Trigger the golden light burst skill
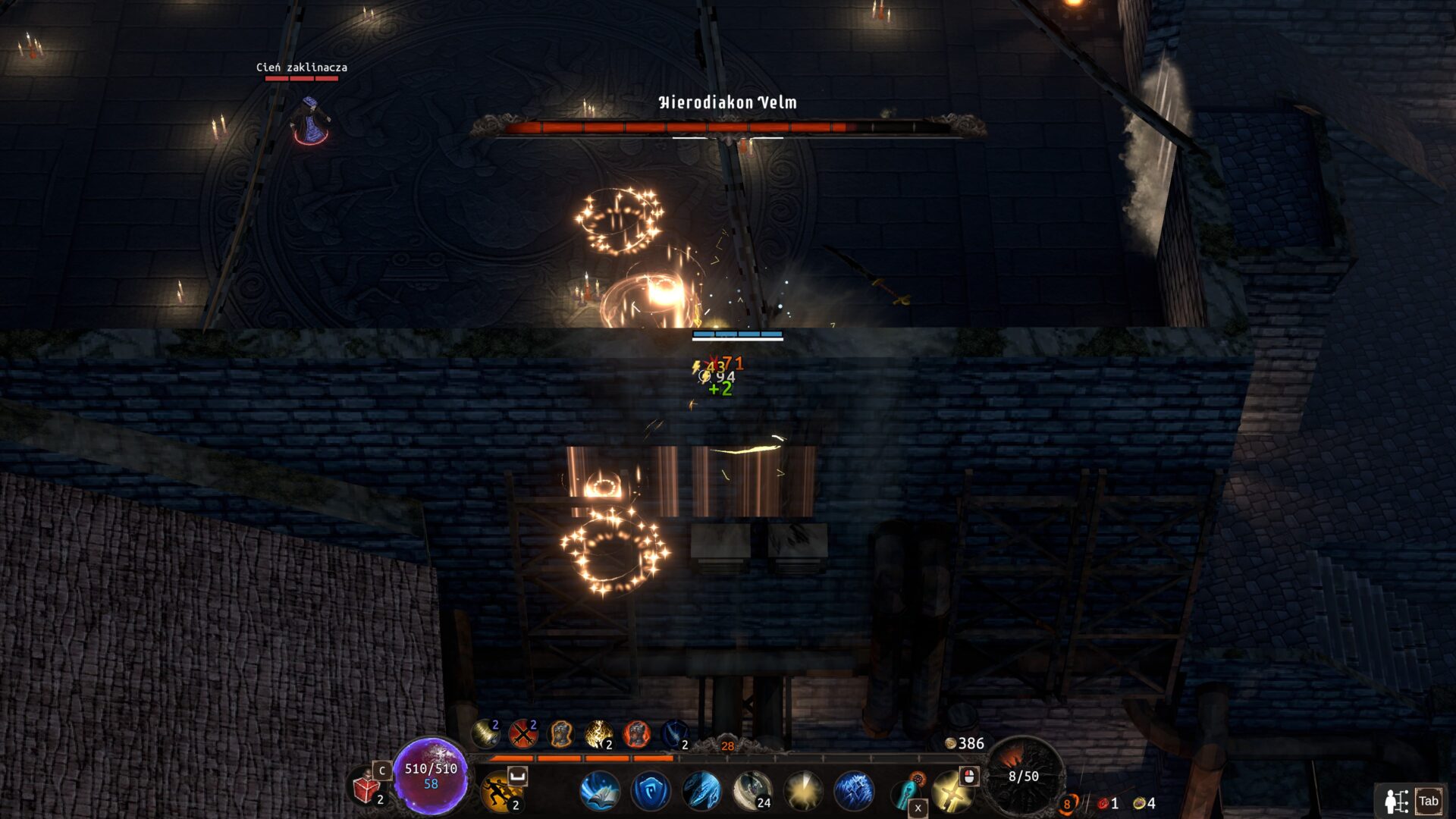 pyautogui.click(x=802, y=791)
